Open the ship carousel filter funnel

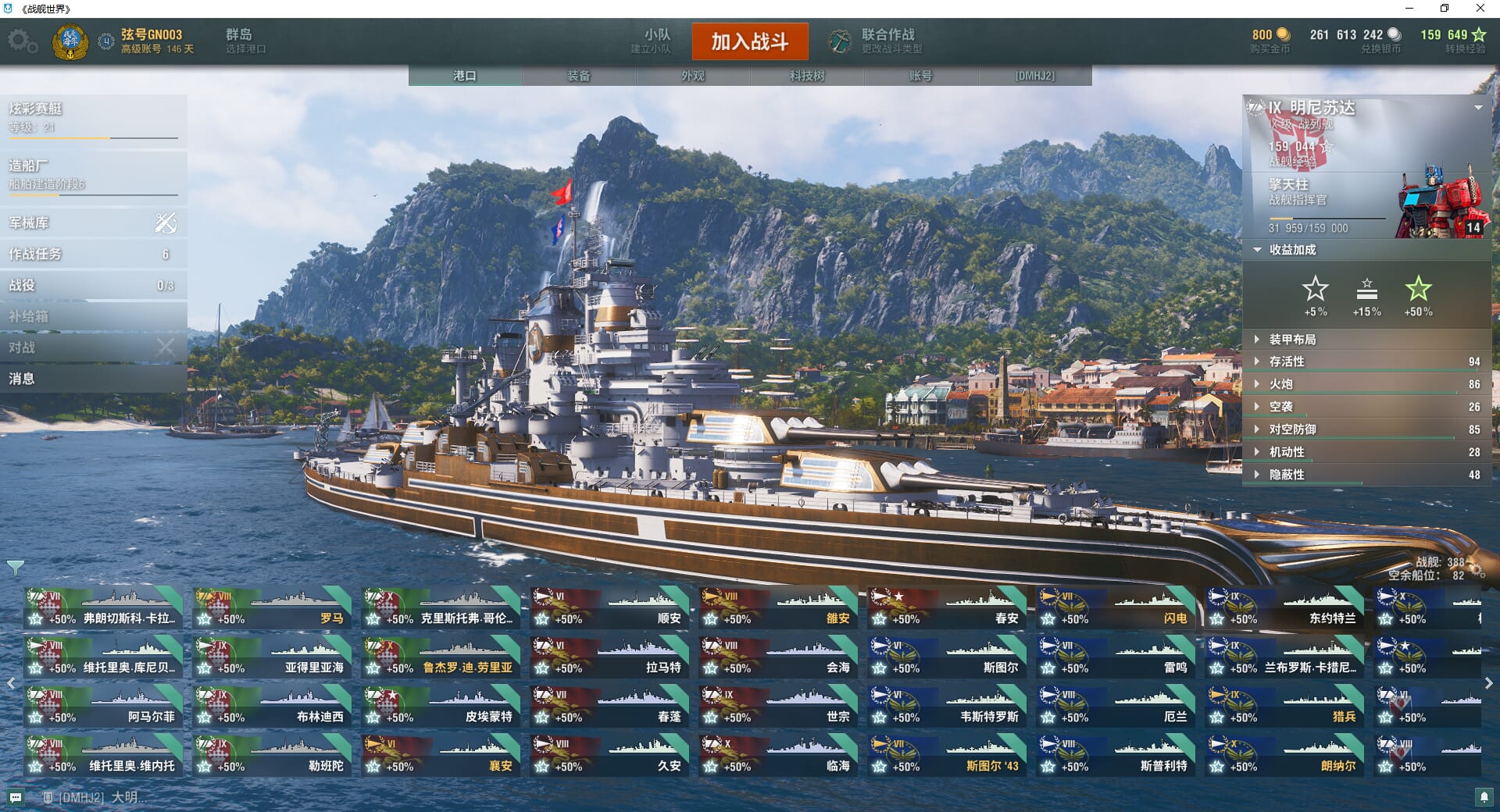click(x=15, y=568)
